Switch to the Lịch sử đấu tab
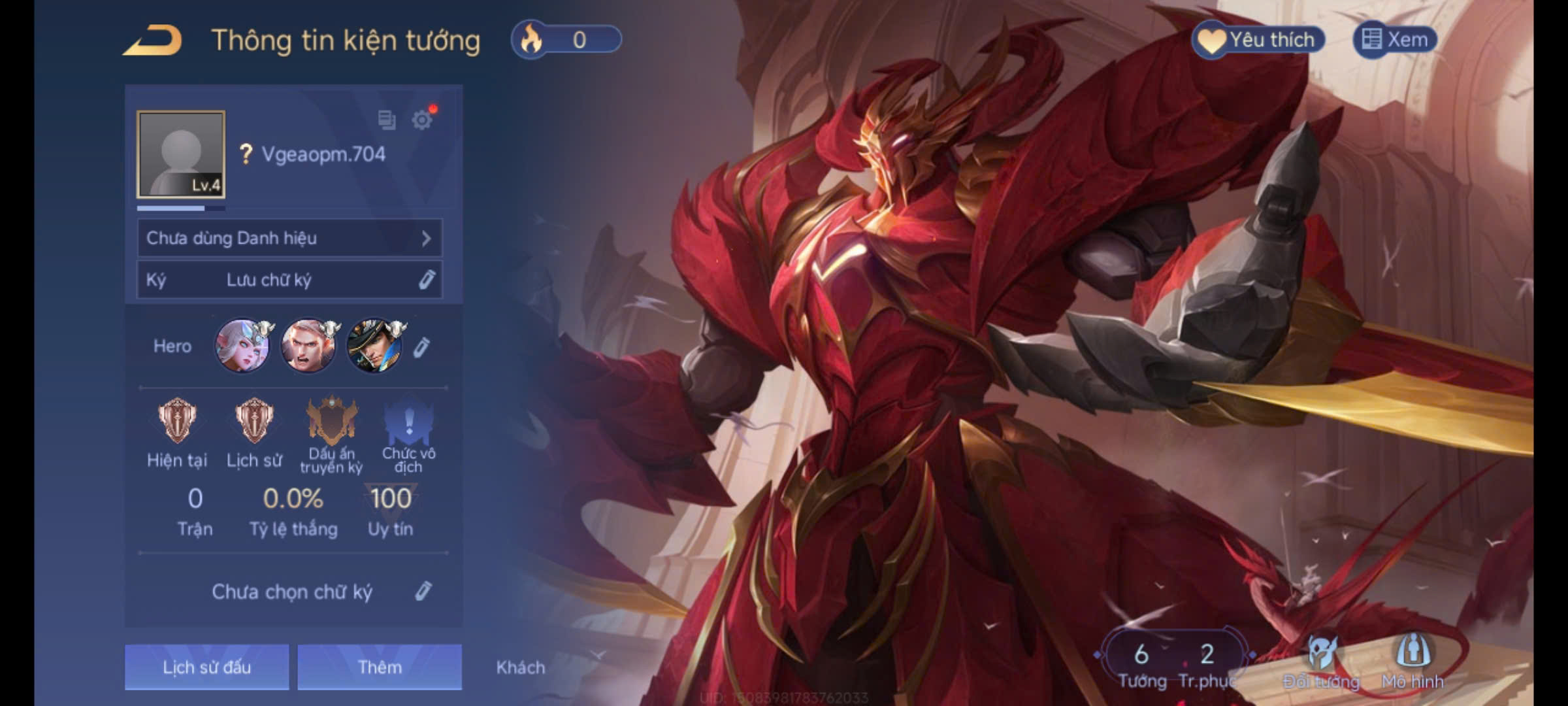Viewport: 1568px width, 706px height. click(206, 667)
